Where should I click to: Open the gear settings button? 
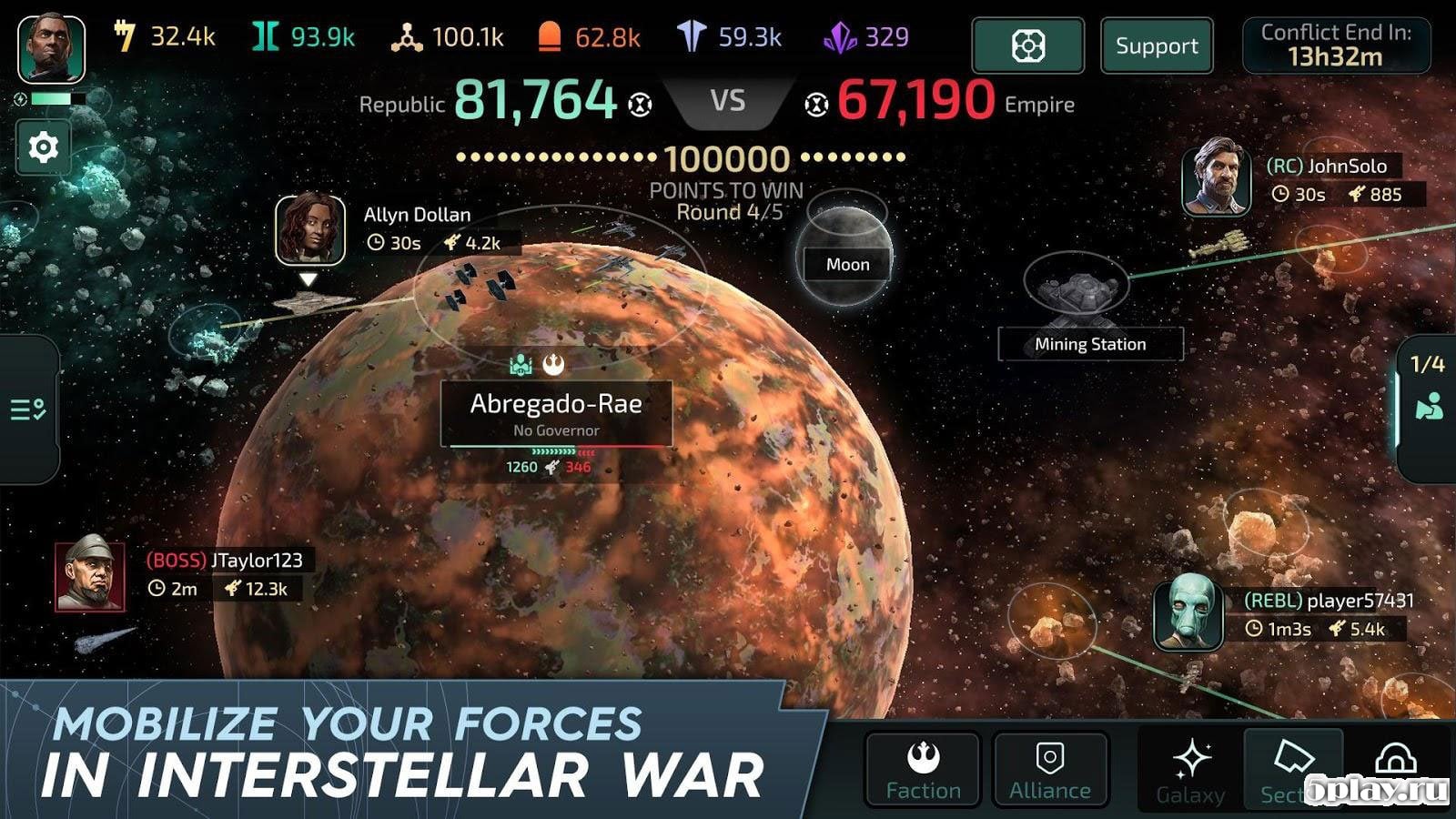(43, 147)
